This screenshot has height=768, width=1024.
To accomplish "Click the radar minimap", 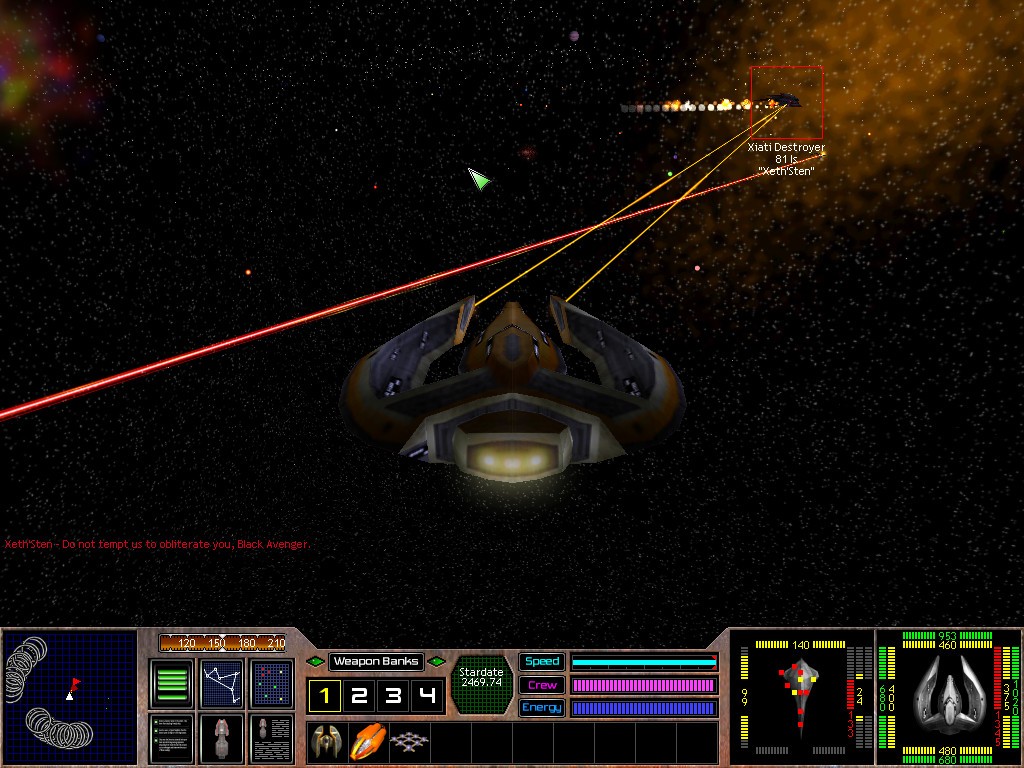I will [69, 697].
